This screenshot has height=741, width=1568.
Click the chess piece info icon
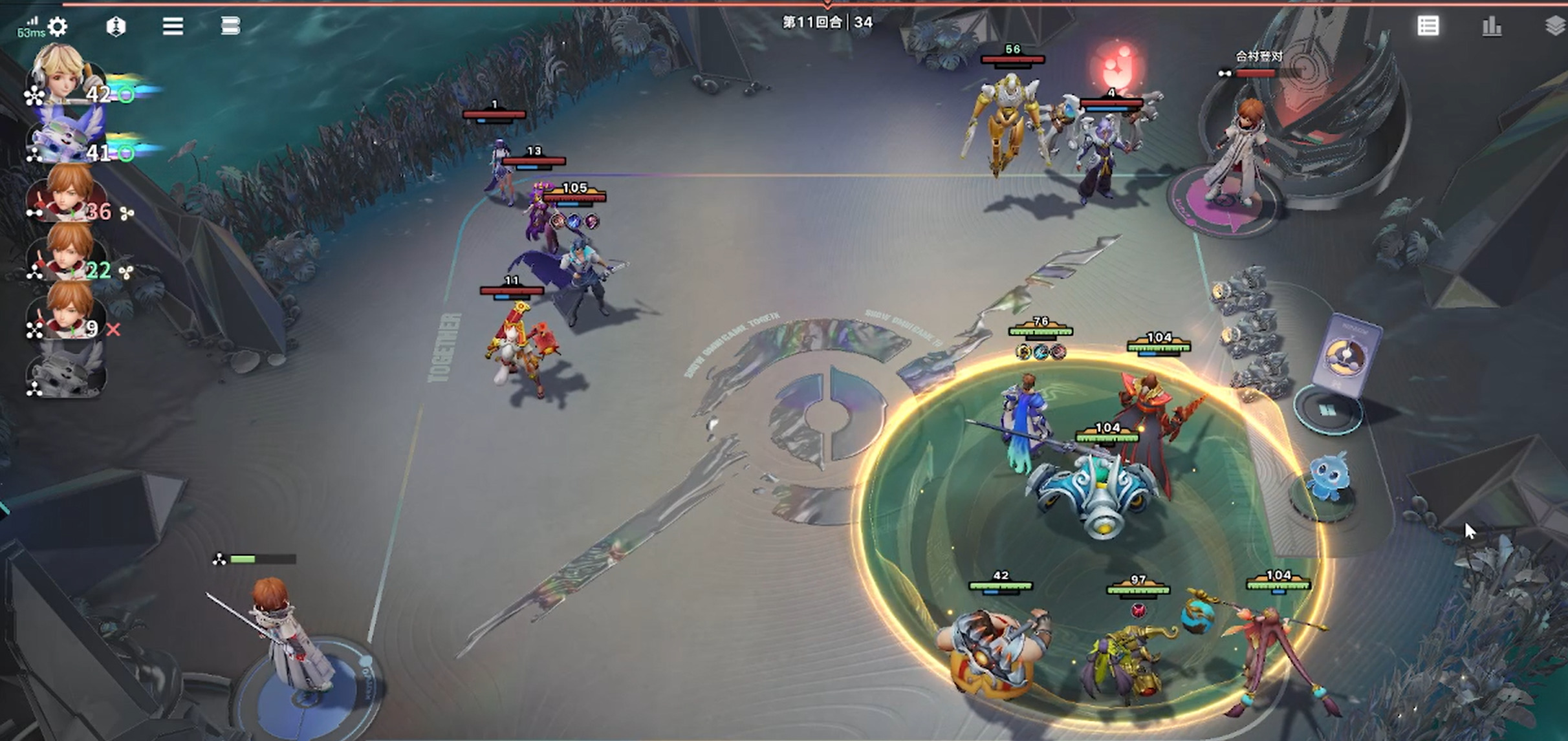(116, 27)
